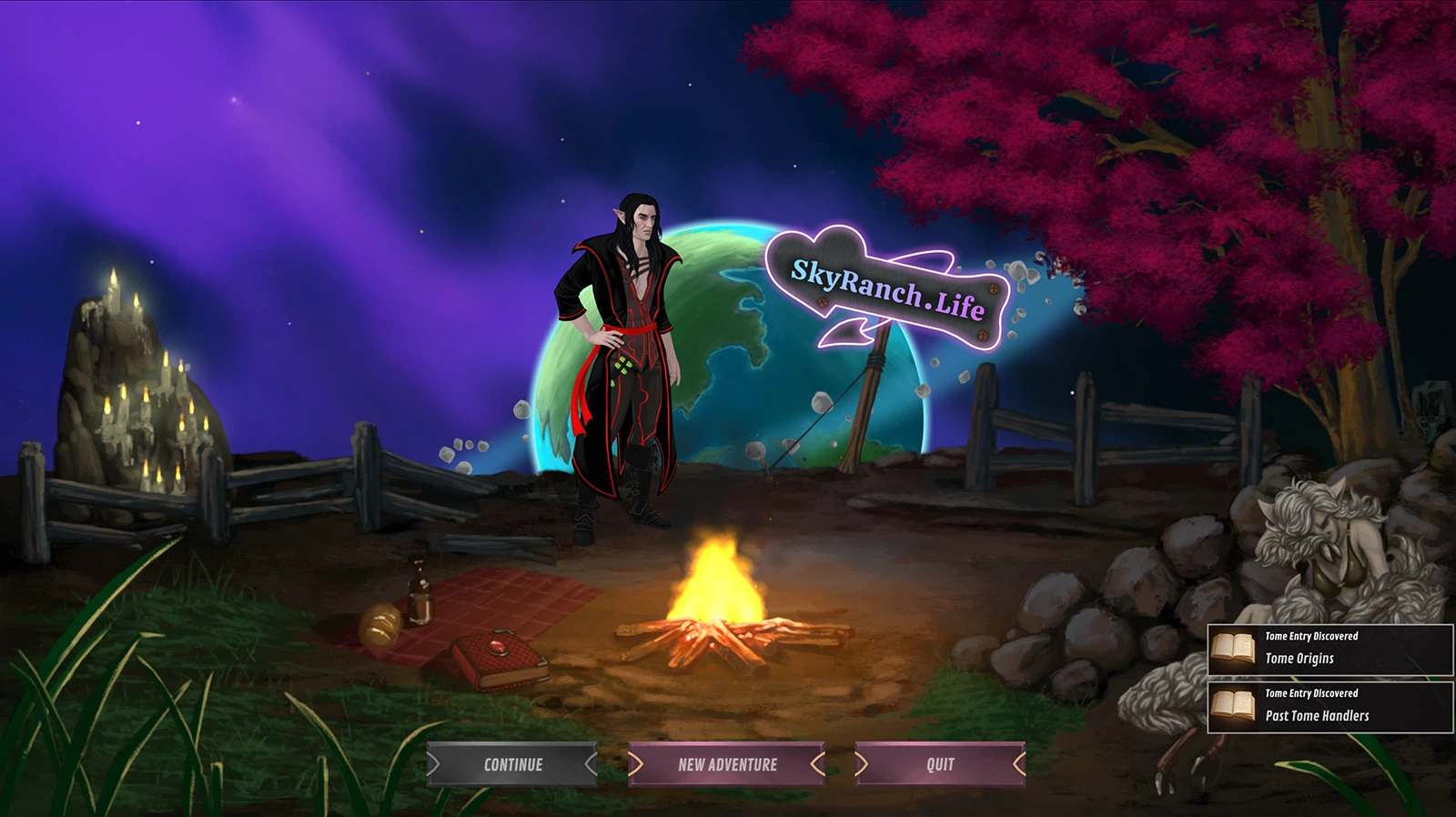1456x817 pixels.
Task: Quit the game
Action: click(x=940, y=764)
